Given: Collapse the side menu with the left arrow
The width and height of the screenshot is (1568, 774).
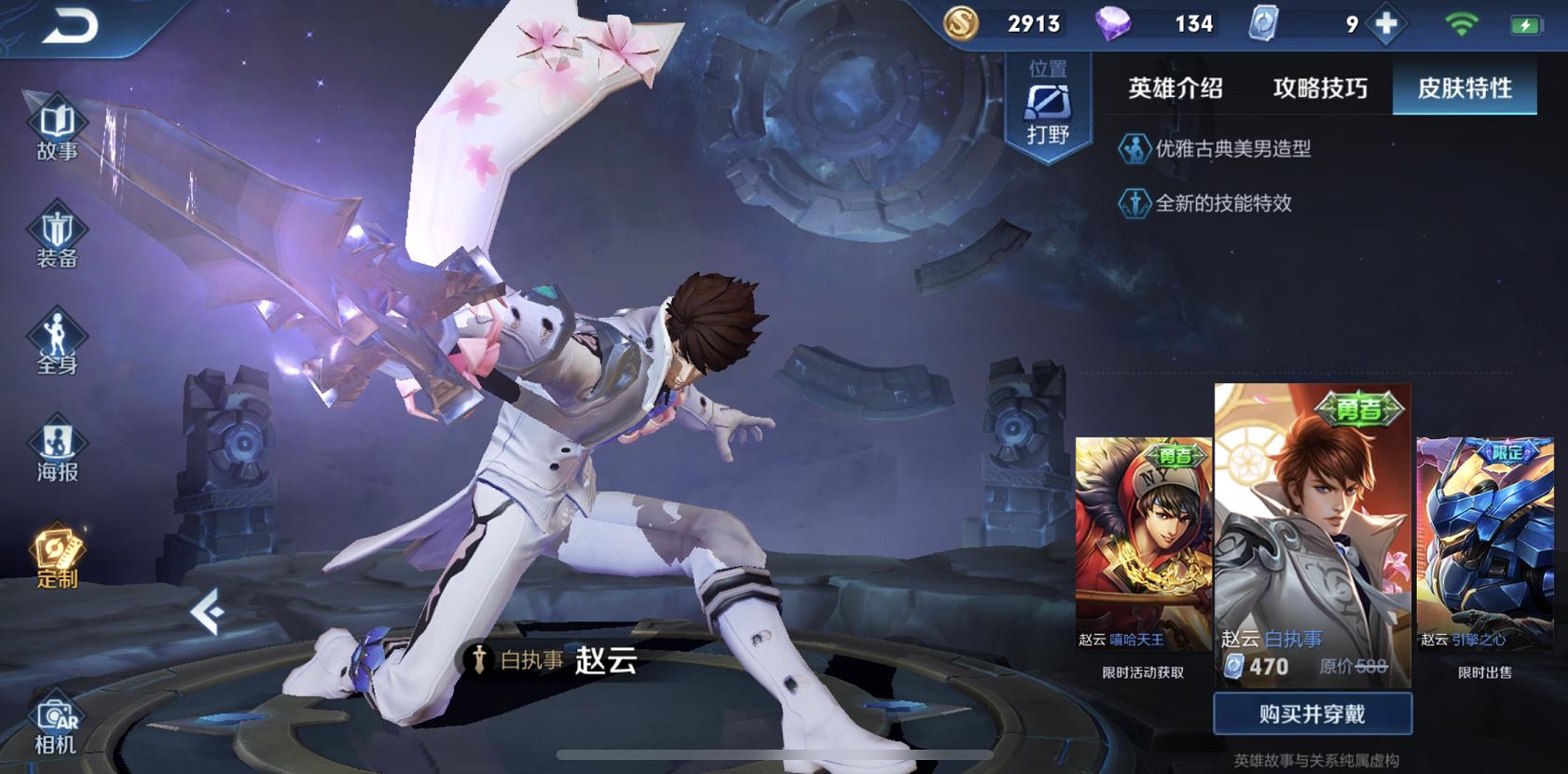Looking at the screenshot, I should coord(207,612).
